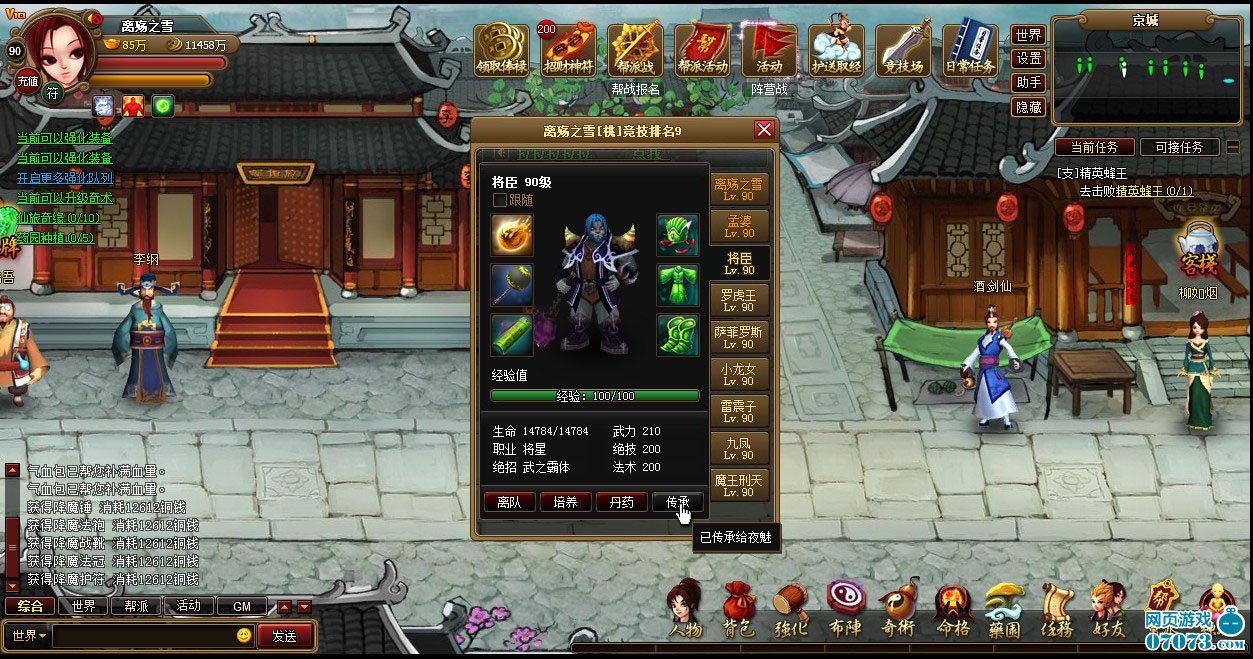This screenshot has height=659, width=1253.
Task: Switch to the 可接任务 available quests tab
Action: [1179, 147]
